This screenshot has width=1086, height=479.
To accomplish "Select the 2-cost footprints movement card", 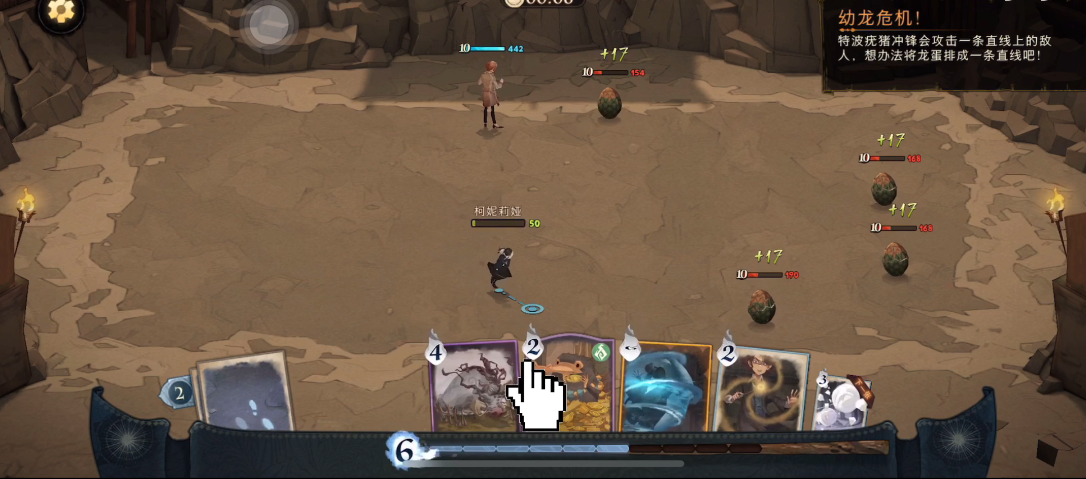I will tap(243, 394).
